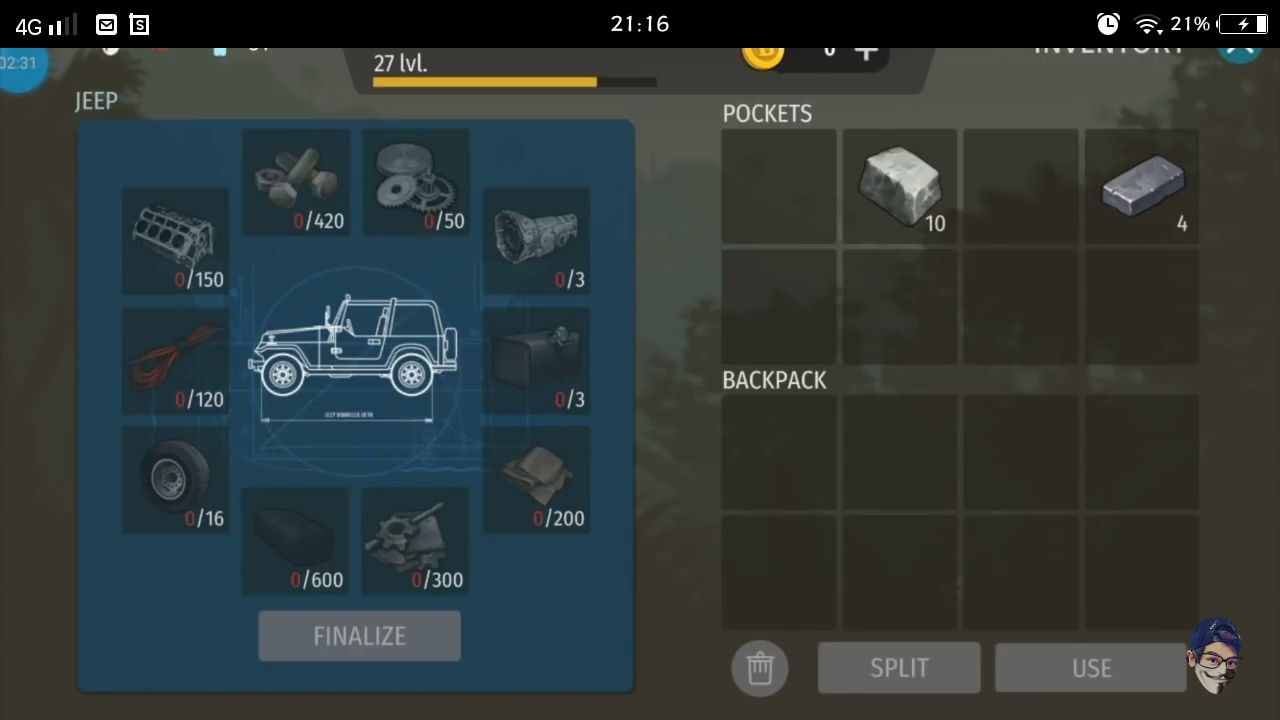Screen dimensions: 1280x720
Task: Select the engine block part slot
Action: (175, 240)
